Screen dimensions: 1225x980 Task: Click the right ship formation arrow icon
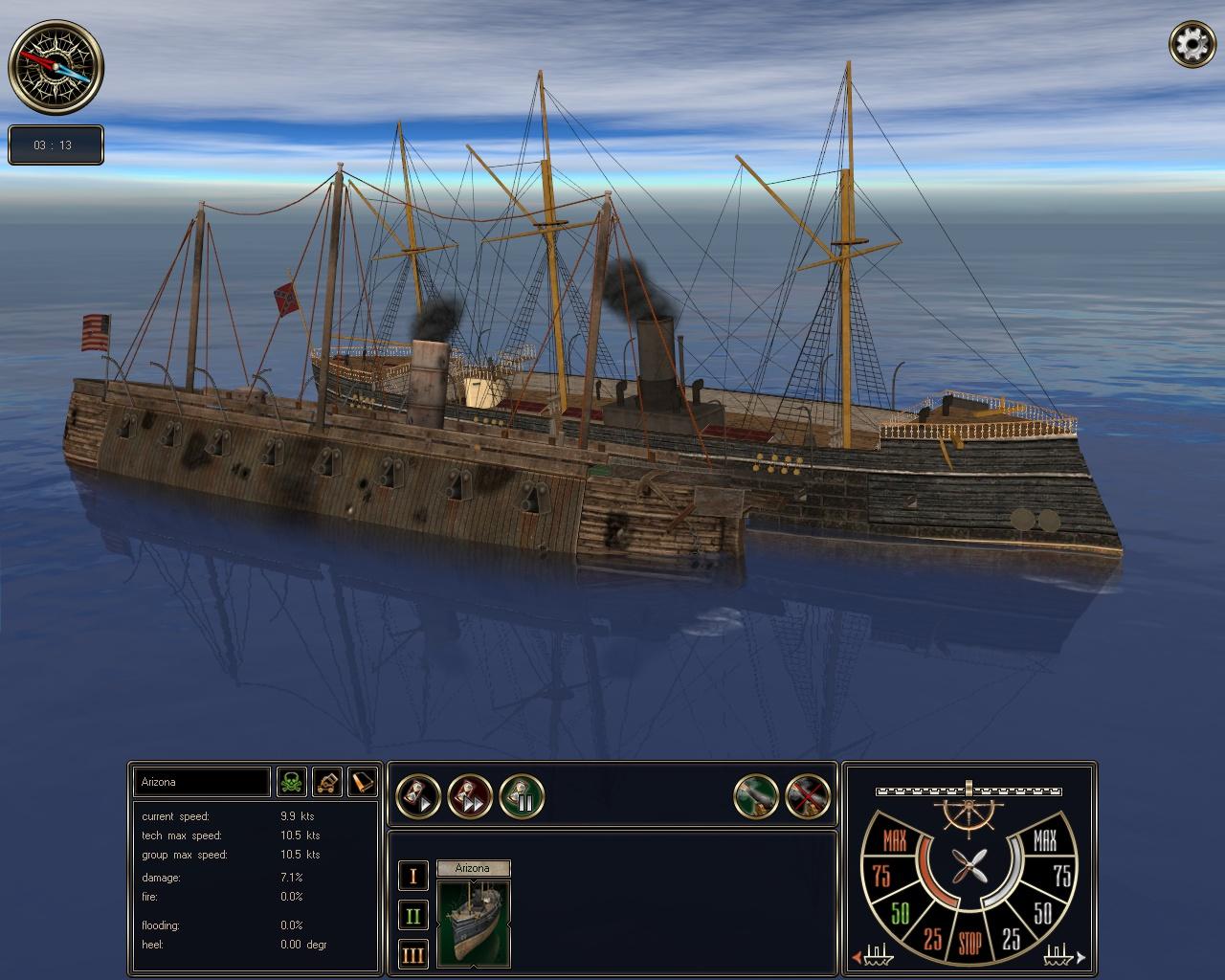[x=1074, y=957]
